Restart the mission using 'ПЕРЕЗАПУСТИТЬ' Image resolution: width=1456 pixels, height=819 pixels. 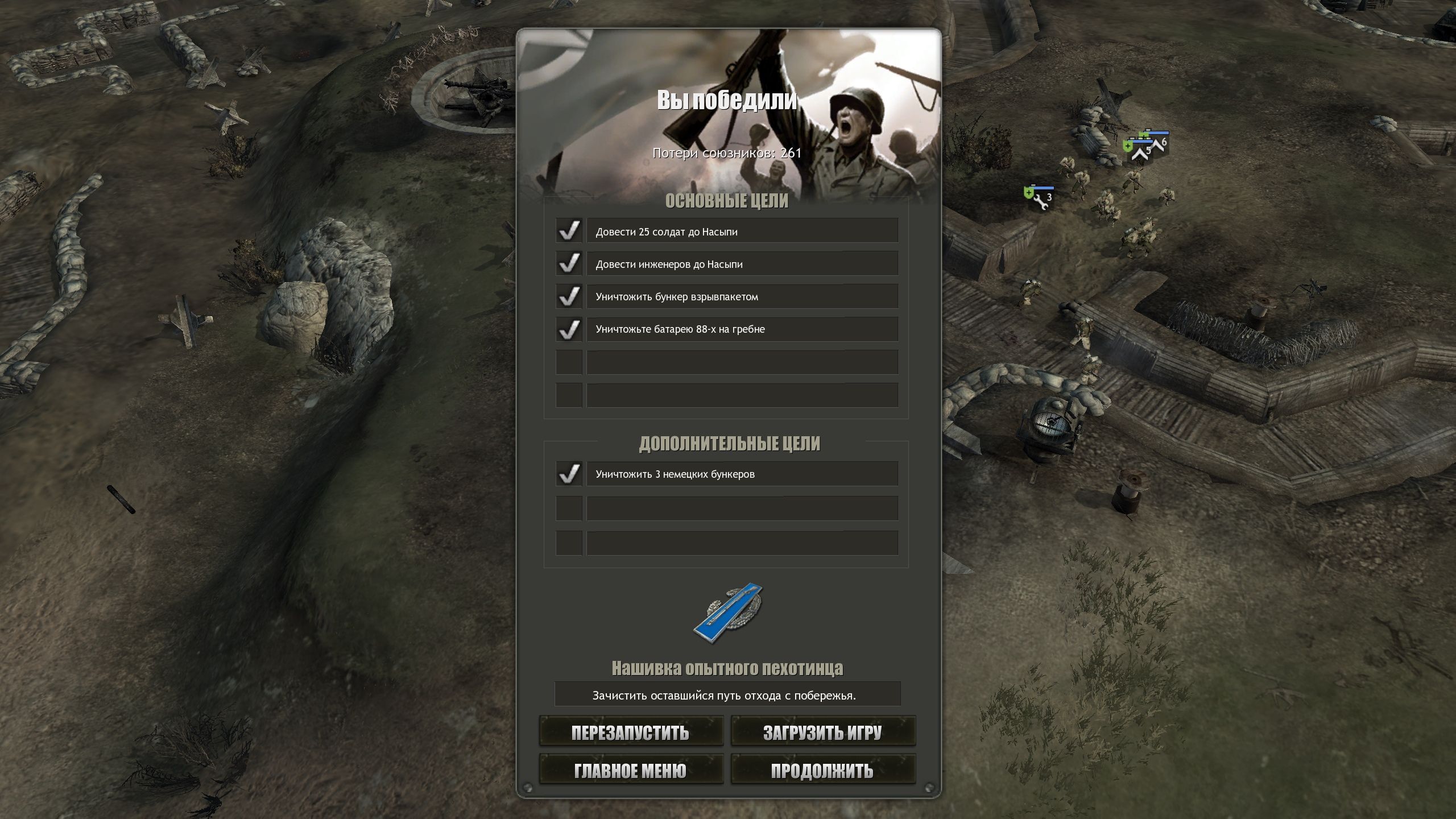[631, 733]
